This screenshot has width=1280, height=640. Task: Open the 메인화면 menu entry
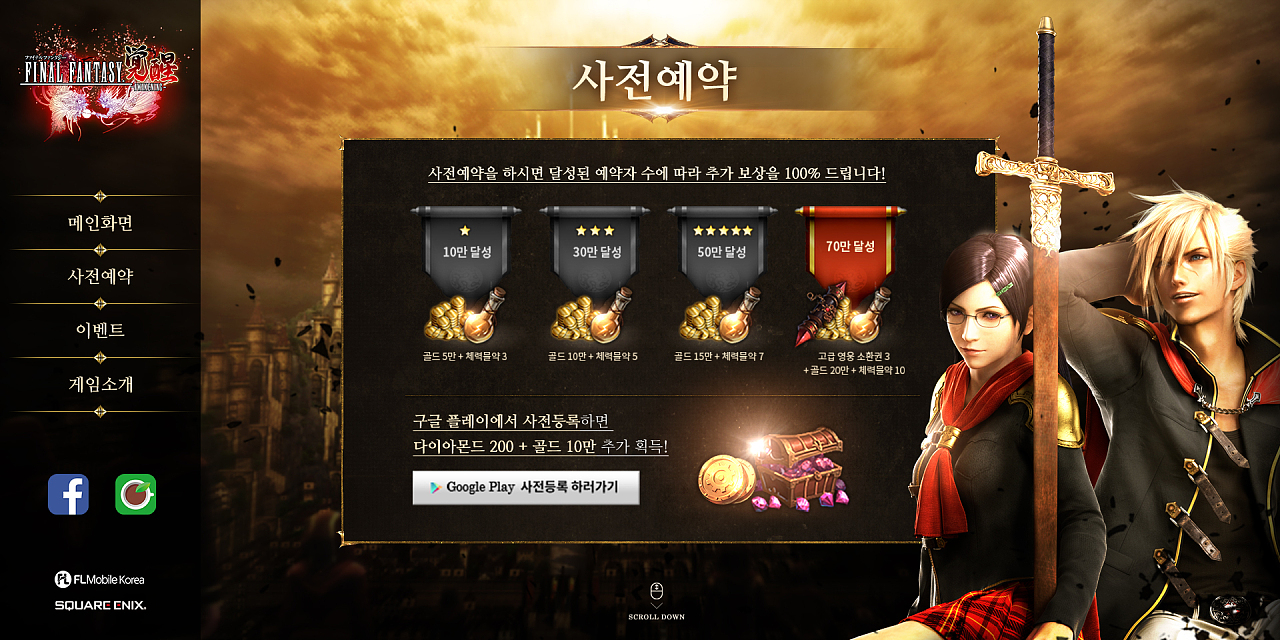100,223
